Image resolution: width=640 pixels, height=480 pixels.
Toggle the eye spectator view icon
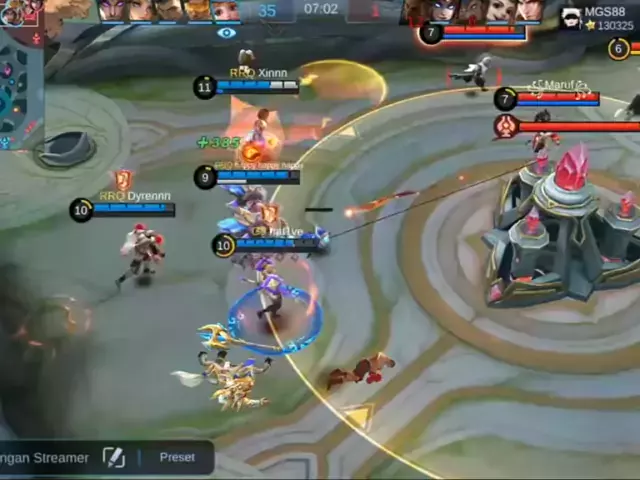tap(227, 33)
